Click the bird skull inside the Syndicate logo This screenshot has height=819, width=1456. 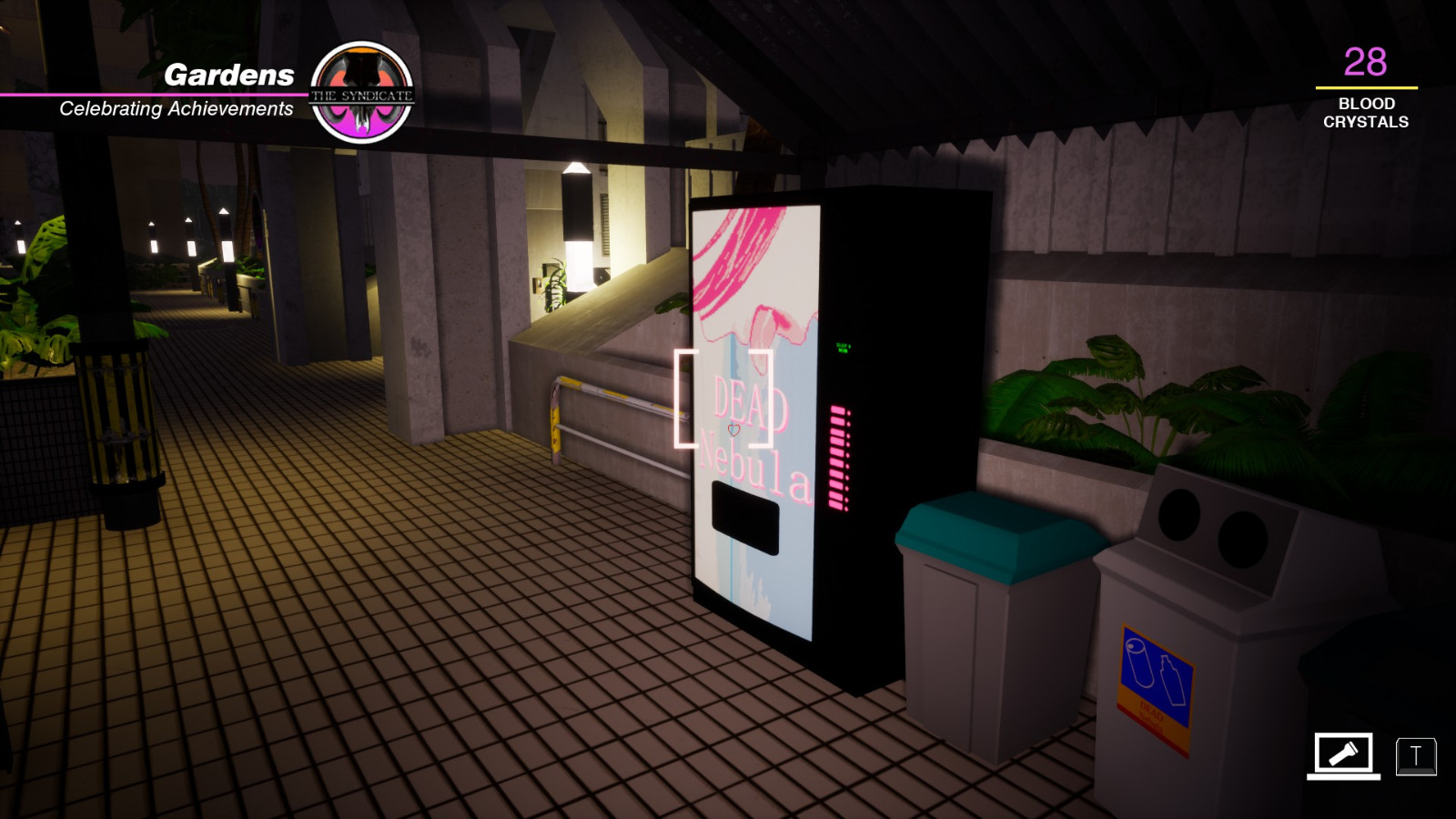(363, 82)
